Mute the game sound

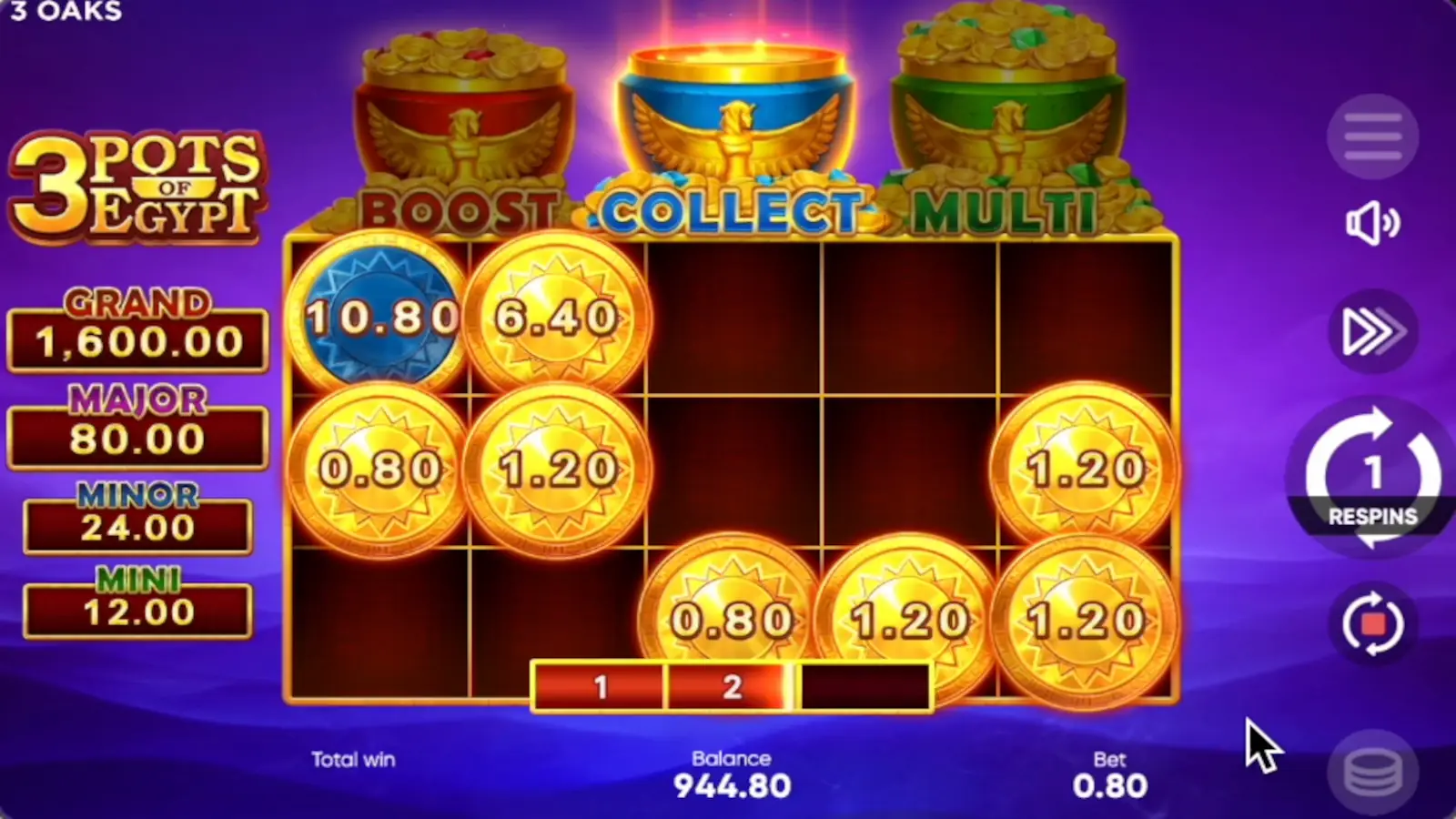pyautogui.click(x=1372, y=225)
